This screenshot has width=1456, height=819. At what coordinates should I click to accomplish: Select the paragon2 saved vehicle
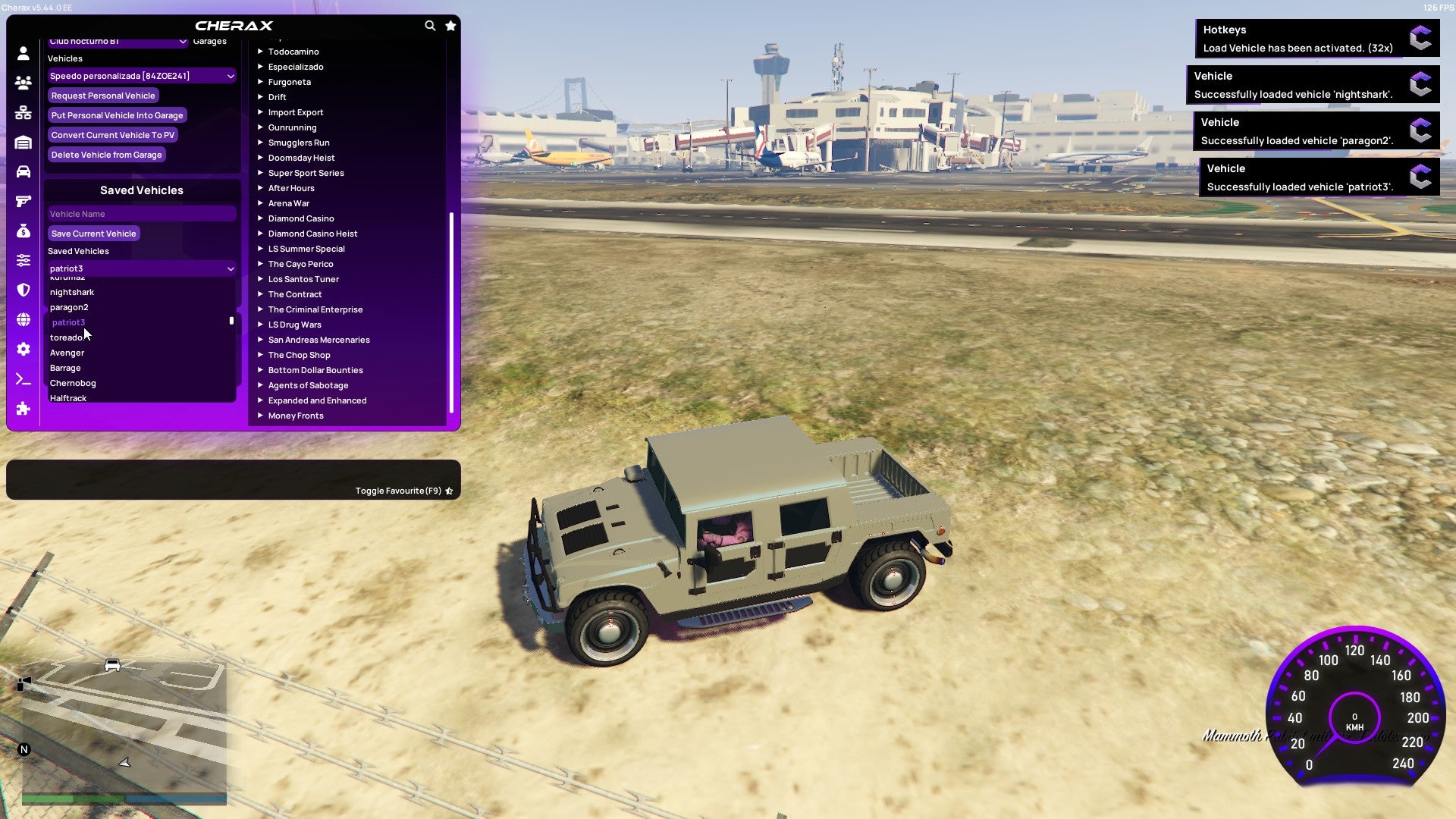coord(69,307)
